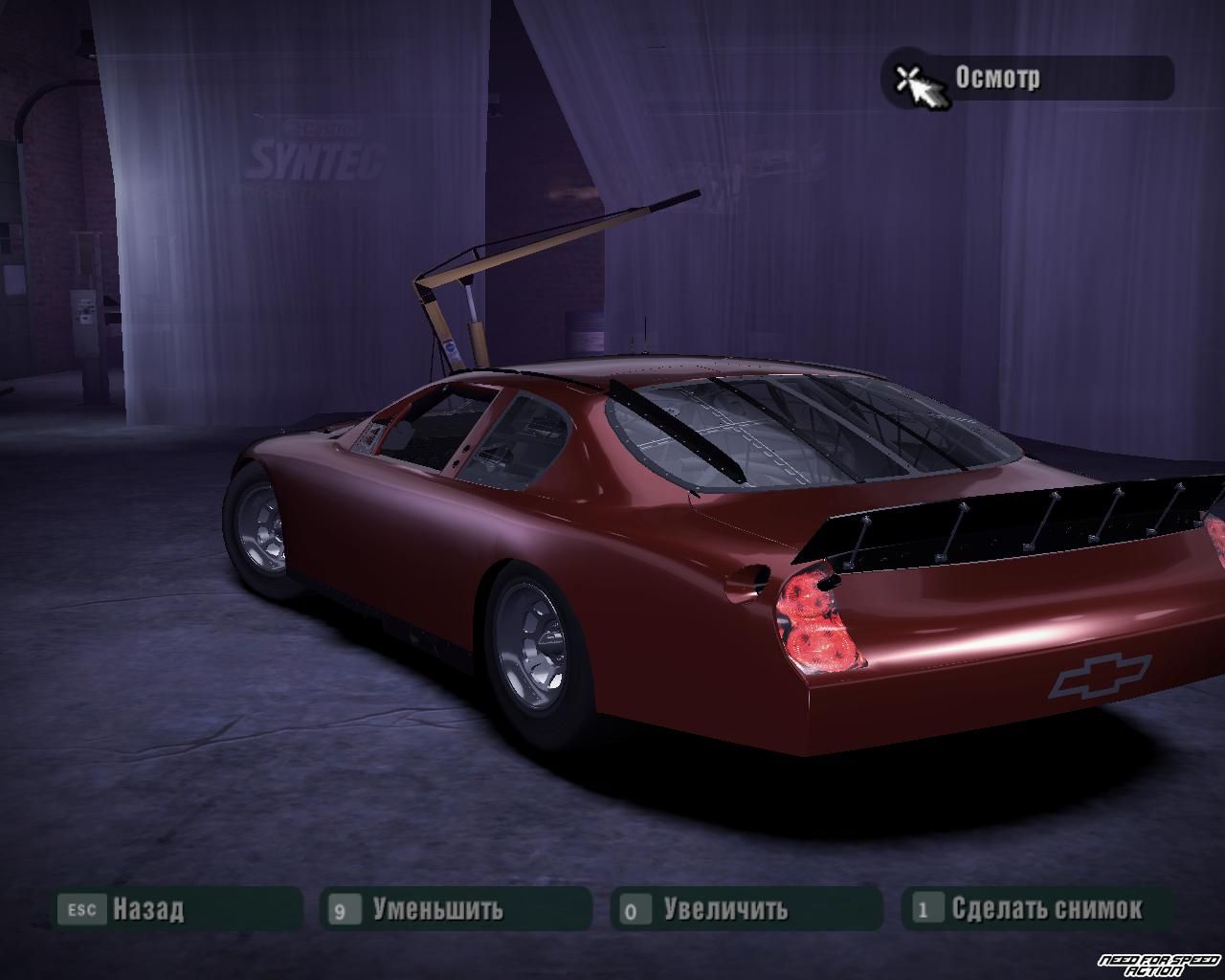Take a snapshot with Сделать снимок
This screenshot has width=1225, height=980.
(x=1037, y=907)
